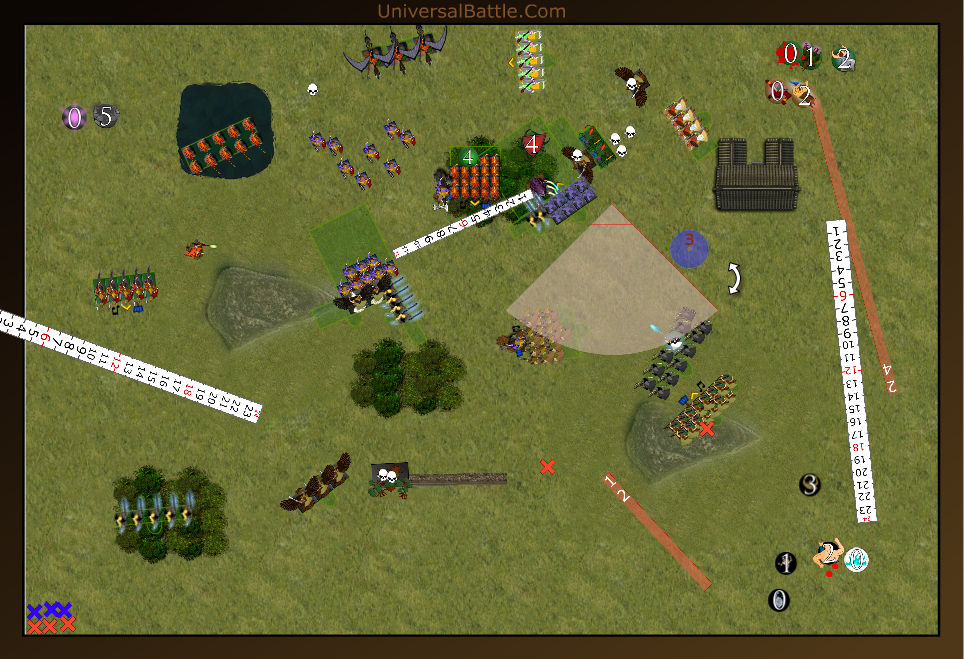
Task: Select the long vertical white measuring ruler
Action: point(851,370)
